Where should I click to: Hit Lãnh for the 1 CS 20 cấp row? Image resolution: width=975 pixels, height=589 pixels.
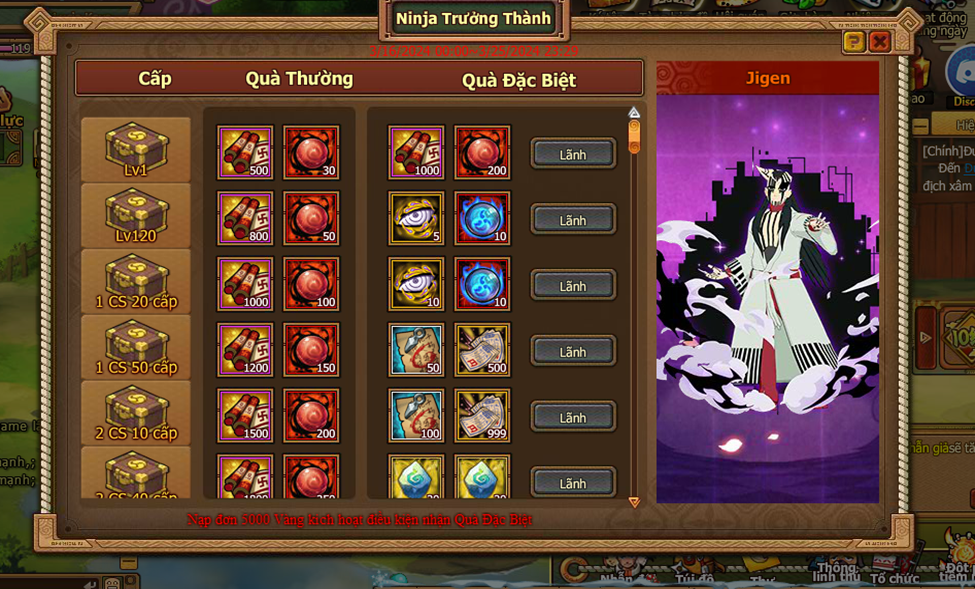tap(573, 286)
